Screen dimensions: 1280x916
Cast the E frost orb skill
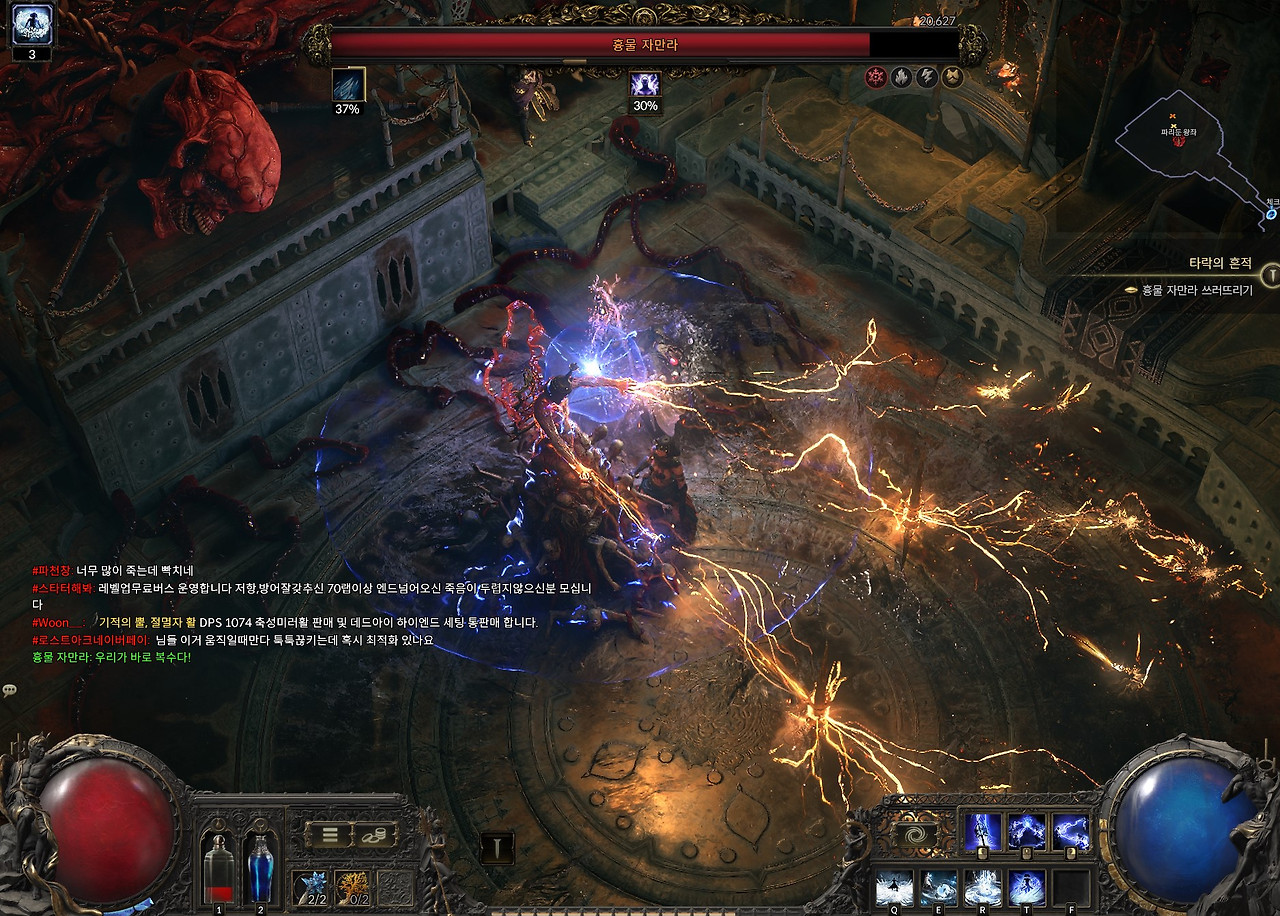tap(938, 887)
